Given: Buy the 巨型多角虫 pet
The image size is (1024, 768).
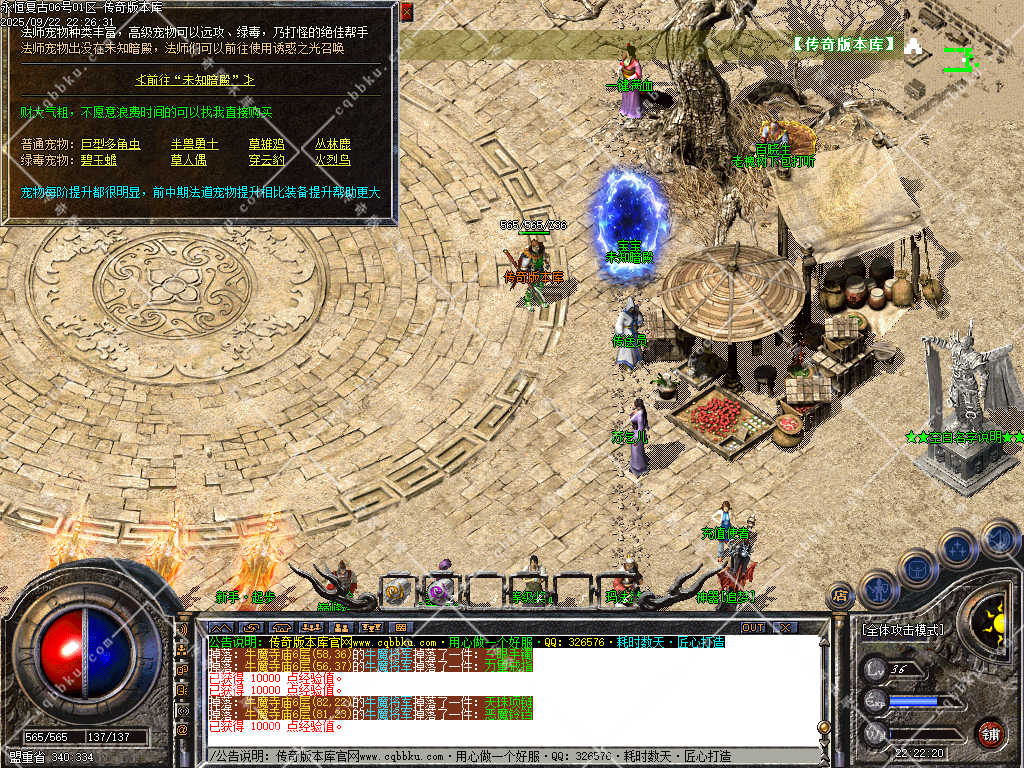Looking at the screenshot, I should tap(110, 144).
